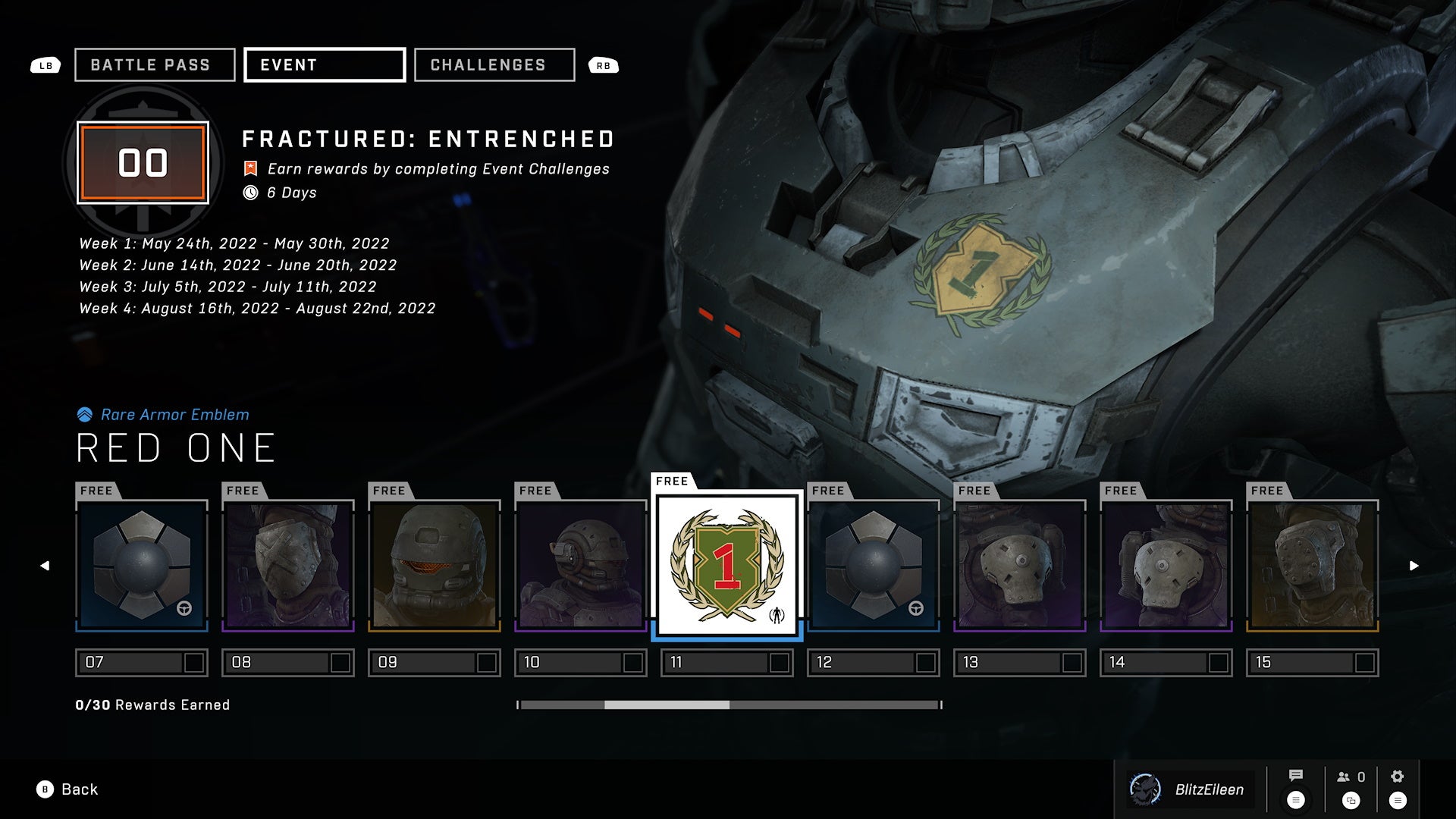
Task: Open the chat speech bubble icon
Action: [1296, 776]
